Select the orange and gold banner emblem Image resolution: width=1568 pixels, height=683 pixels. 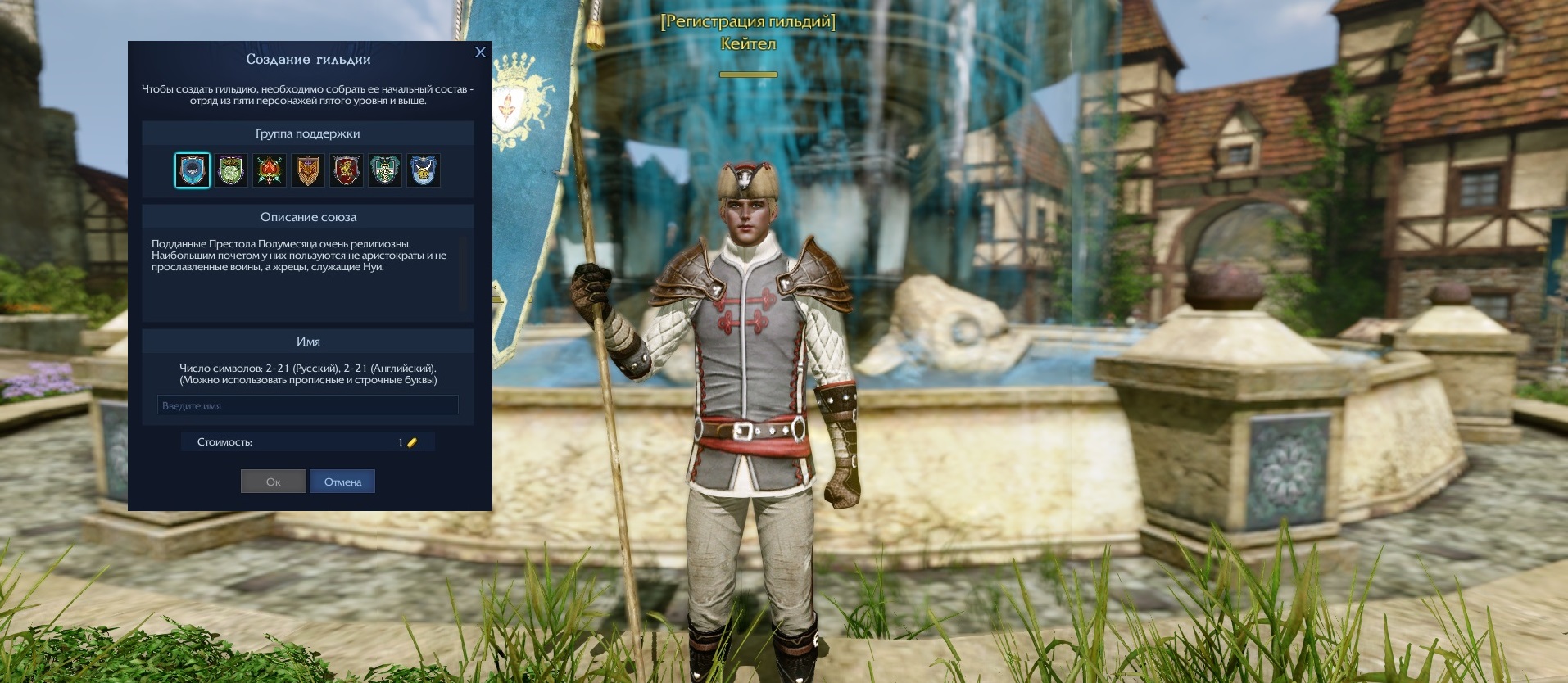coord(308,170)
